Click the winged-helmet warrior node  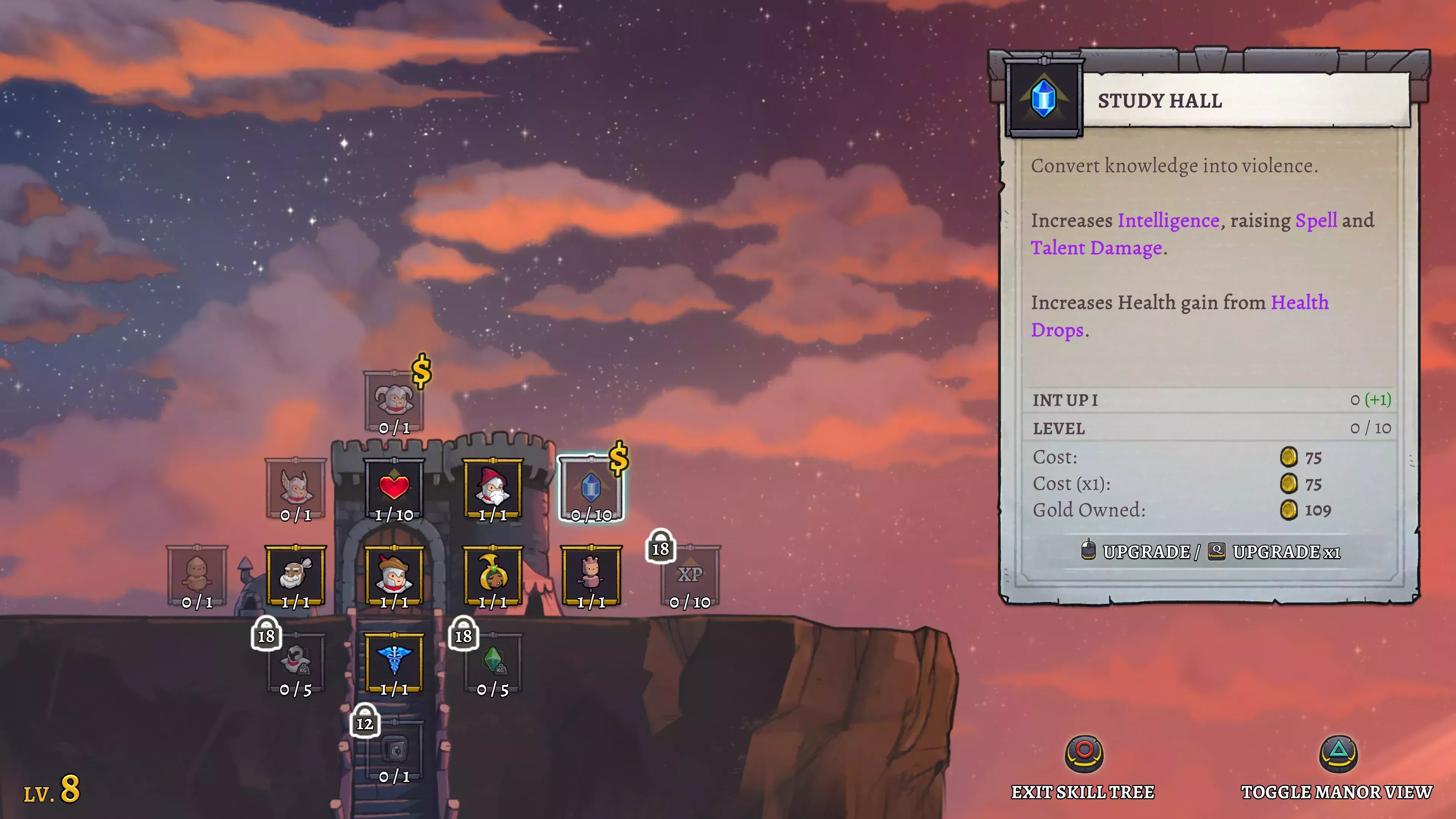(x=296, y=488)
